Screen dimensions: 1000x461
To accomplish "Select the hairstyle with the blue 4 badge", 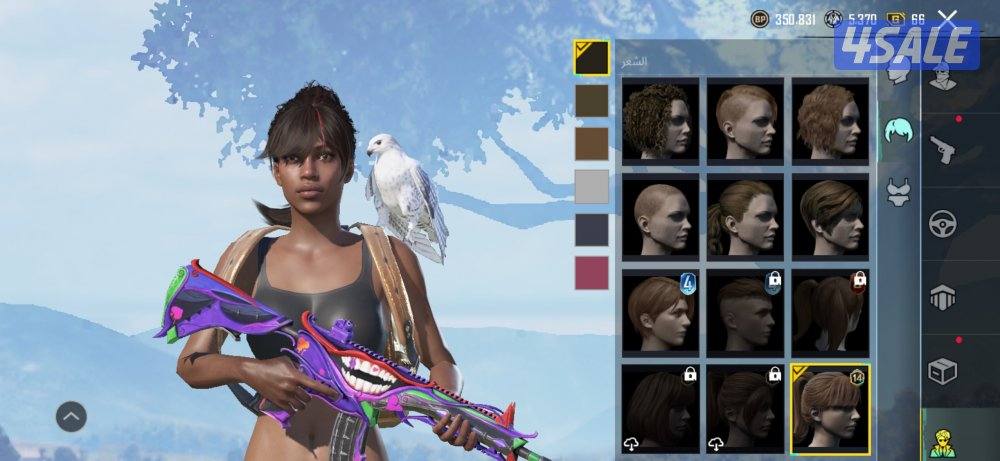I will (660, 310).
